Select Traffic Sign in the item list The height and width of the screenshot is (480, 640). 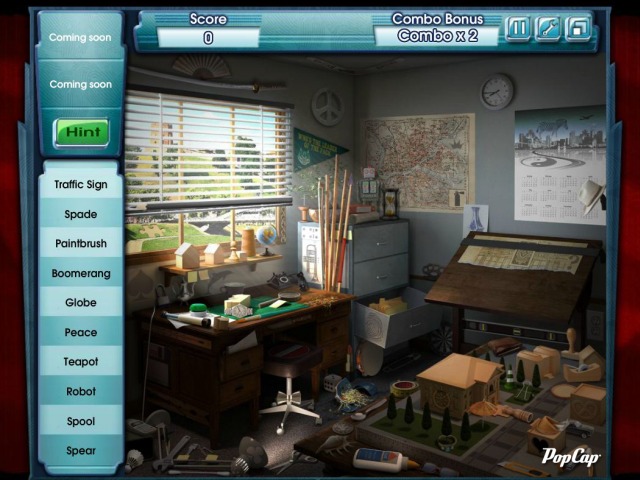pyautogui.click(x=81, y=185)
